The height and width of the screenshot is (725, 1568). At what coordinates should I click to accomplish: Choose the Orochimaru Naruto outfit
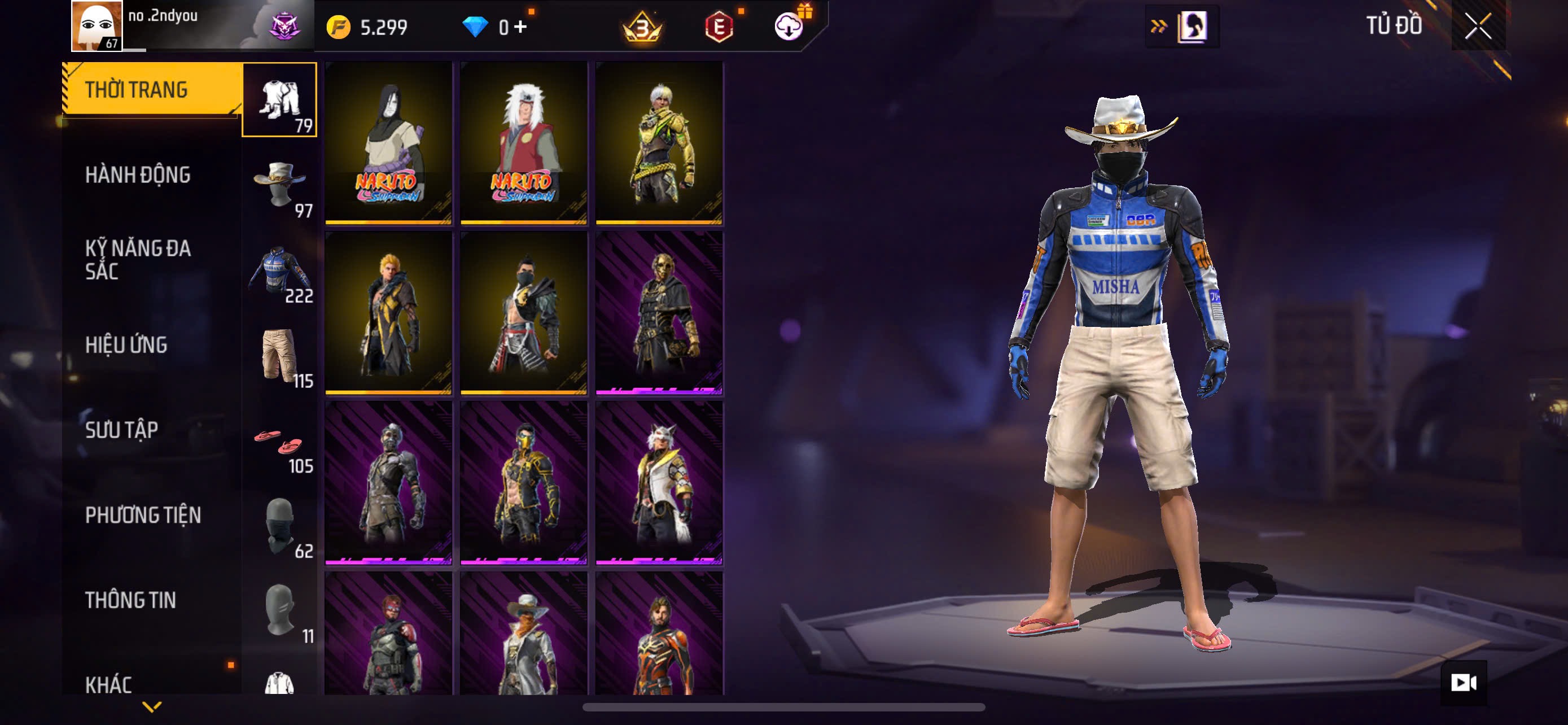[x=388, y=142]
